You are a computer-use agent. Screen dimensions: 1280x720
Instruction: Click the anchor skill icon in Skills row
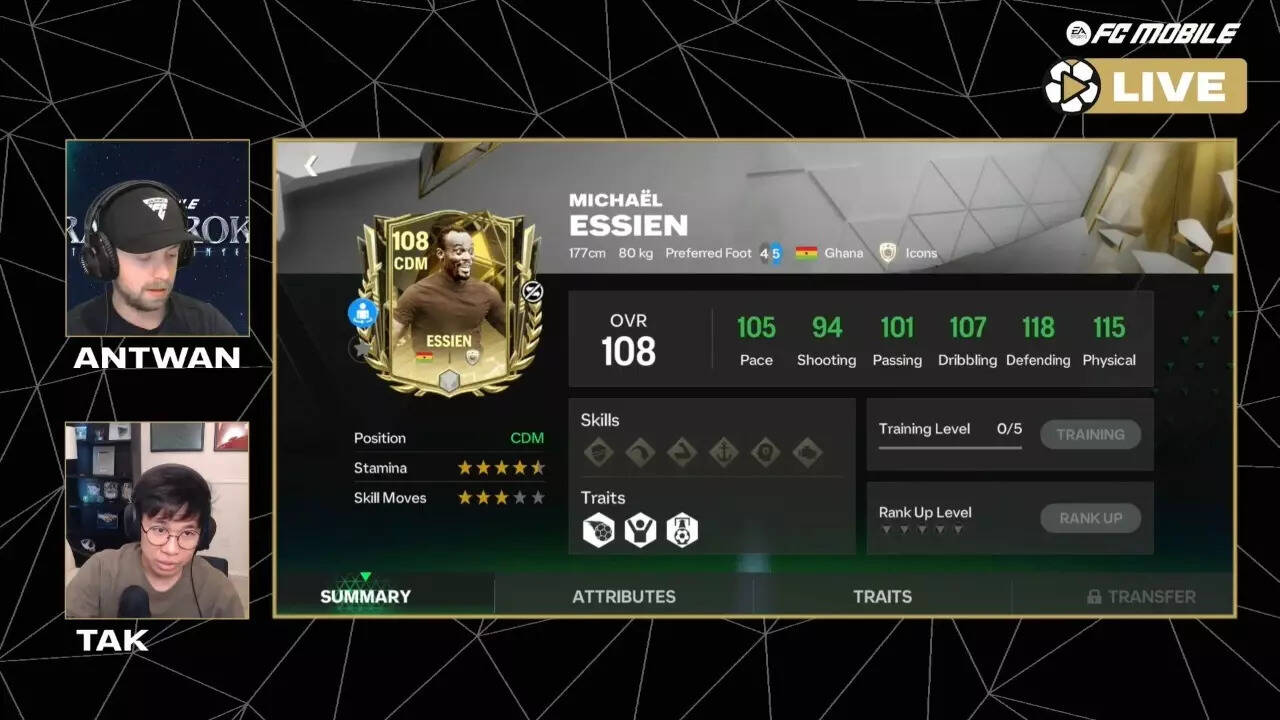(724, 452)
